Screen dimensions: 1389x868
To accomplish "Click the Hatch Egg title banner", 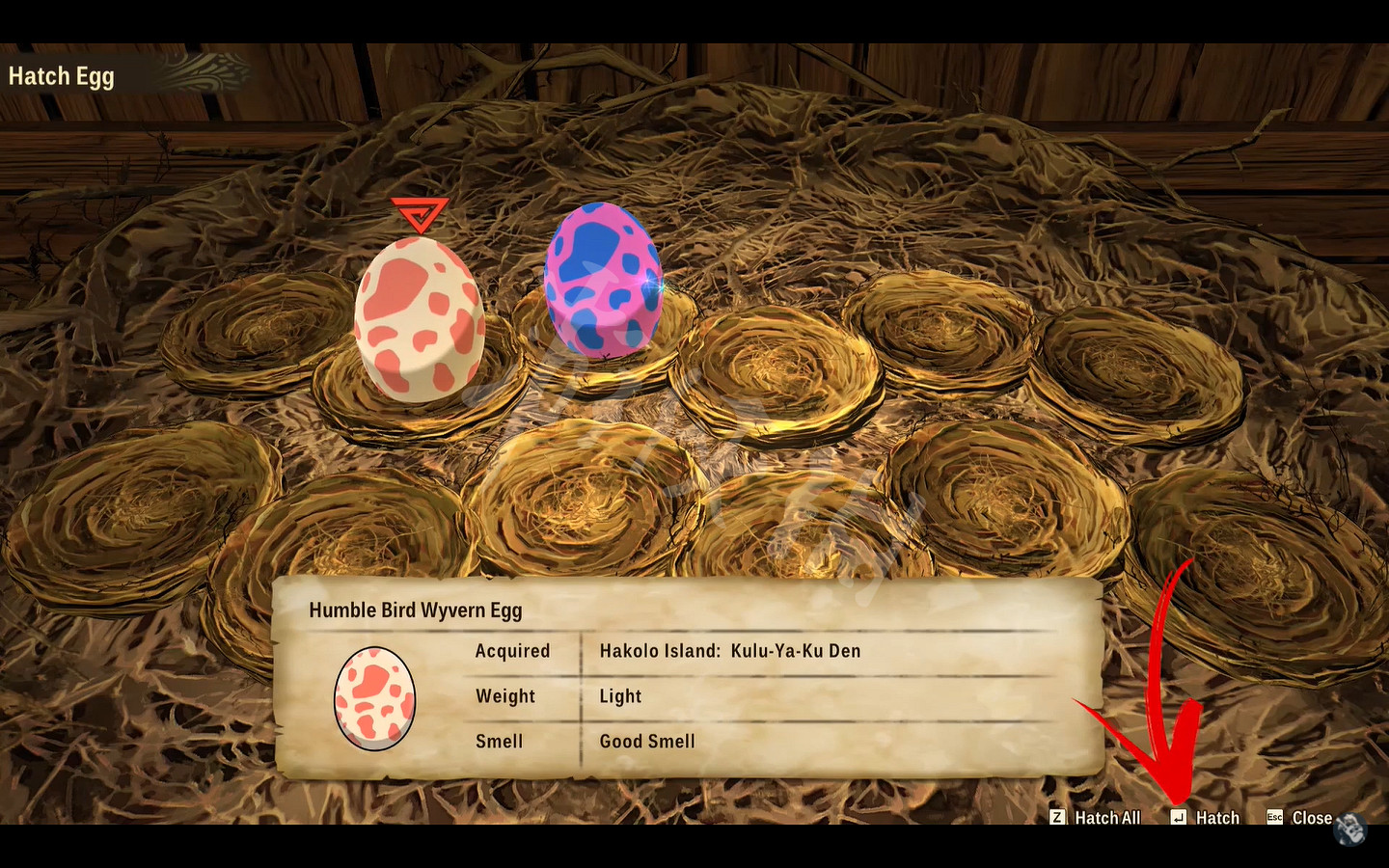I will click(x=61, y=75).
